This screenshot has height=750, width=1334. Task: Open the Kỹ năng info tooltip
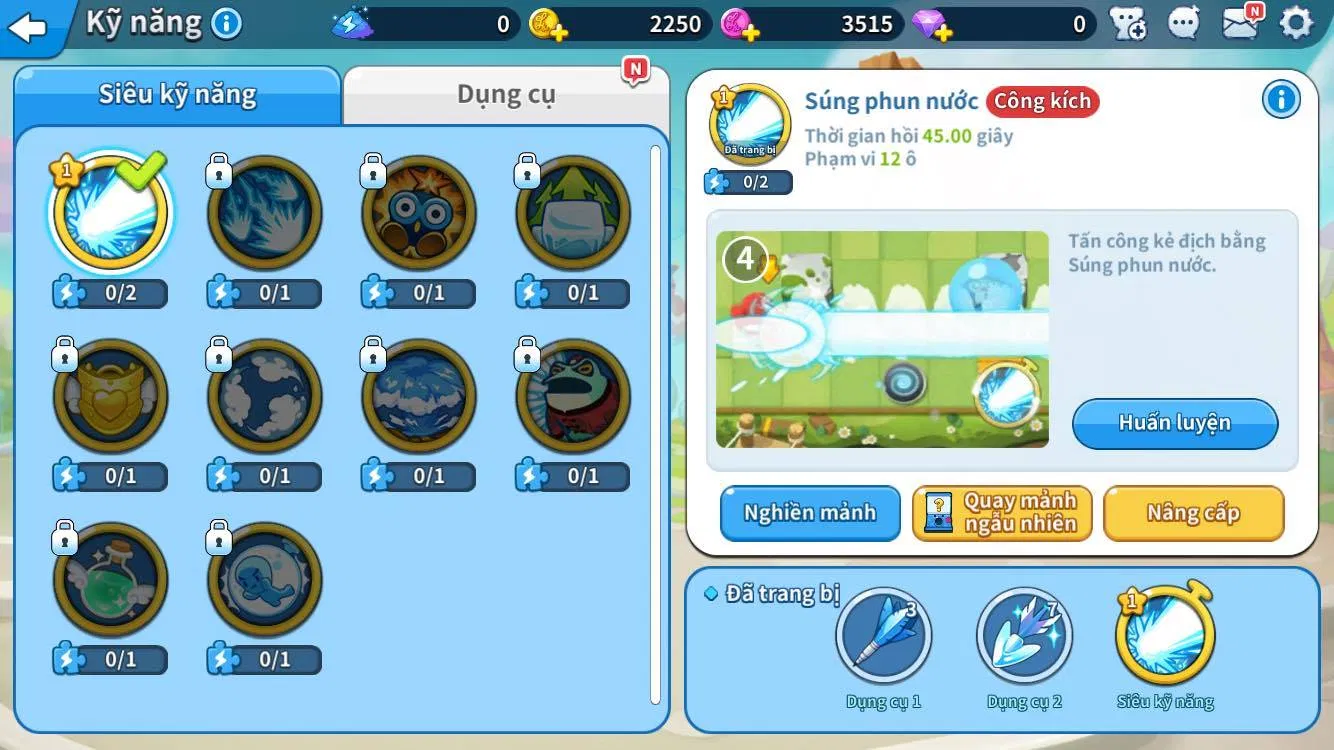227,23
